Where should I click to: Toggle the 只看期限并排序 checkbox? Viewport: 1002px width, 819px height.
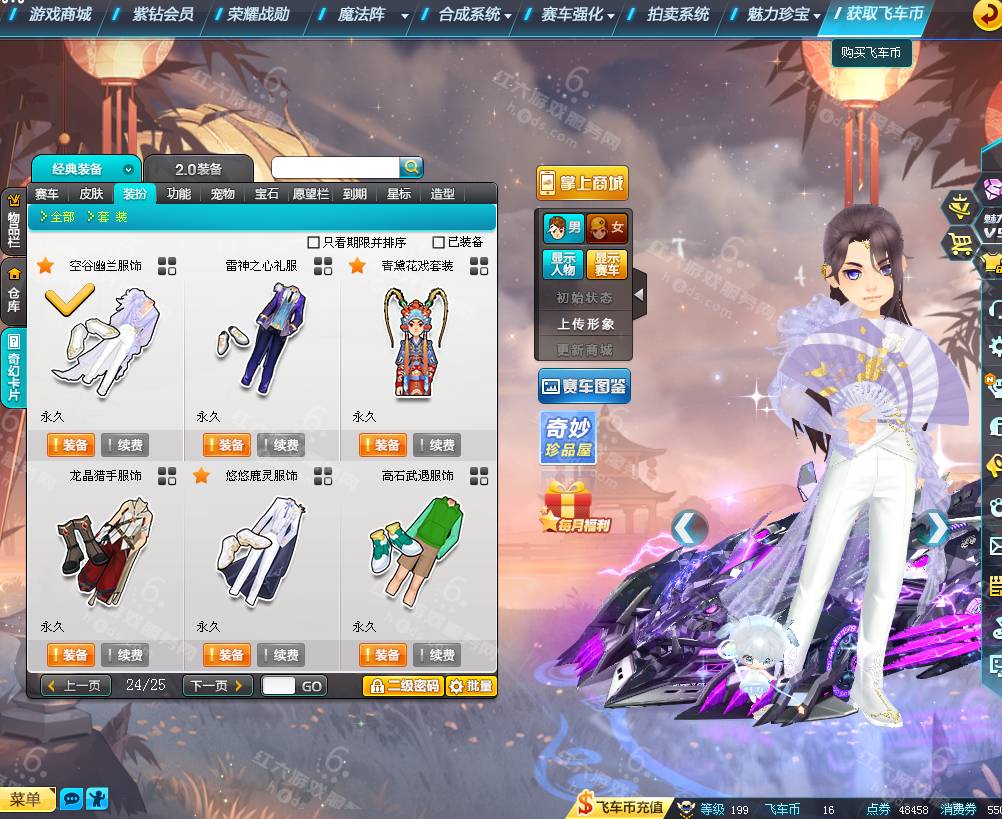[314, 242]
